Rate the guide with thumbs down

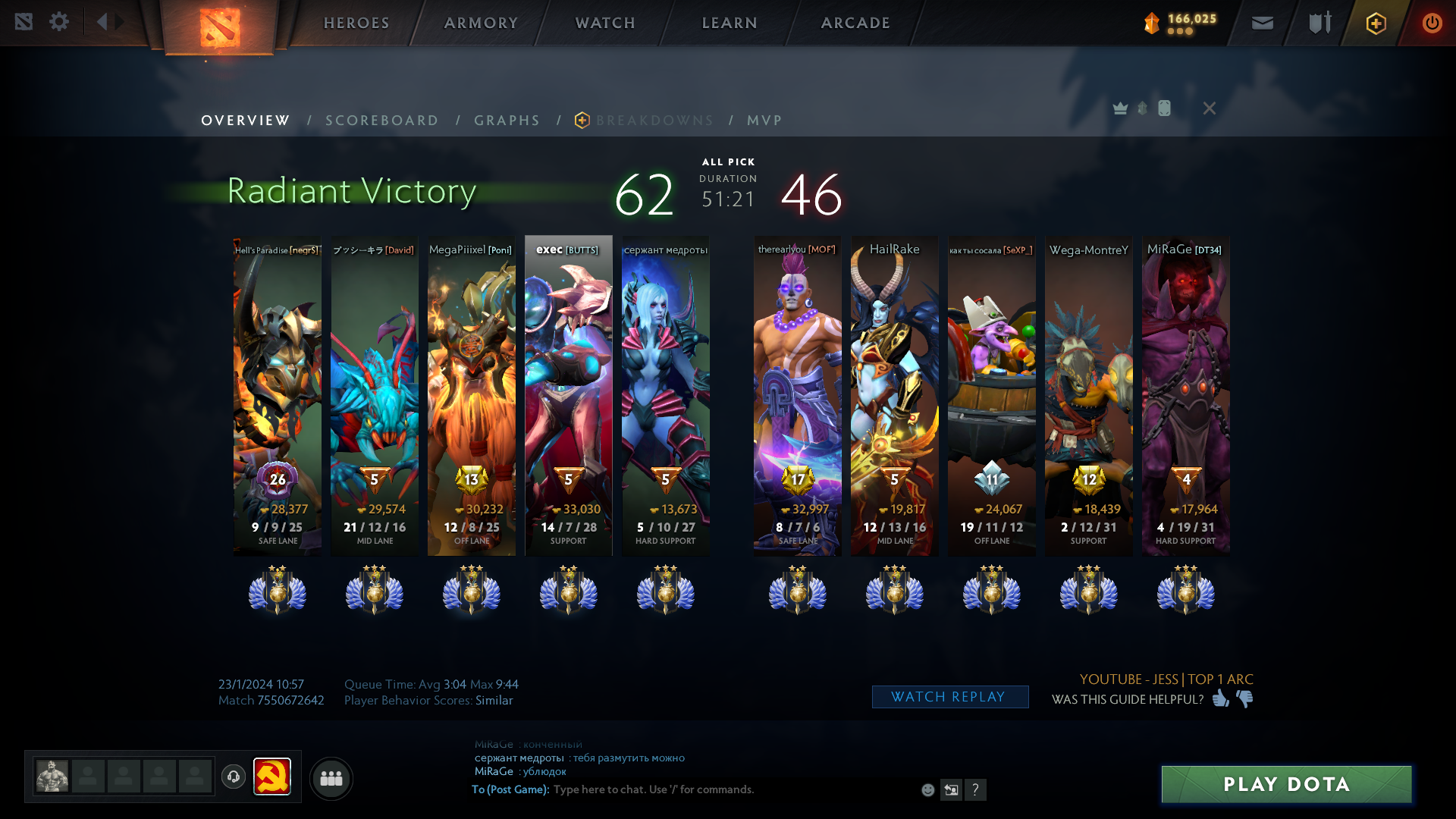pos(1245,698)
